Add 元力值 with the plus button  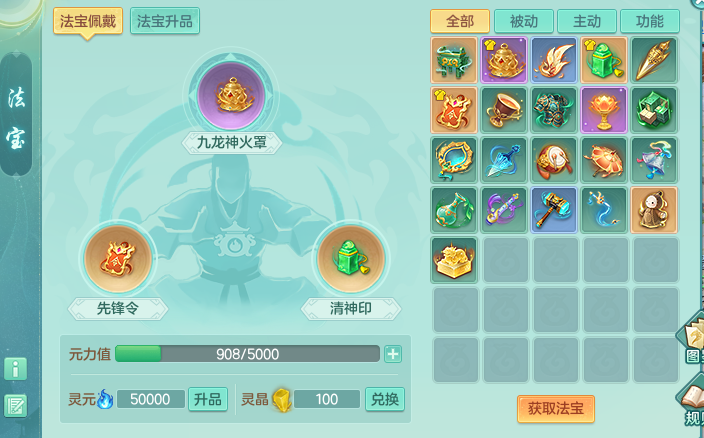point(393,354)
